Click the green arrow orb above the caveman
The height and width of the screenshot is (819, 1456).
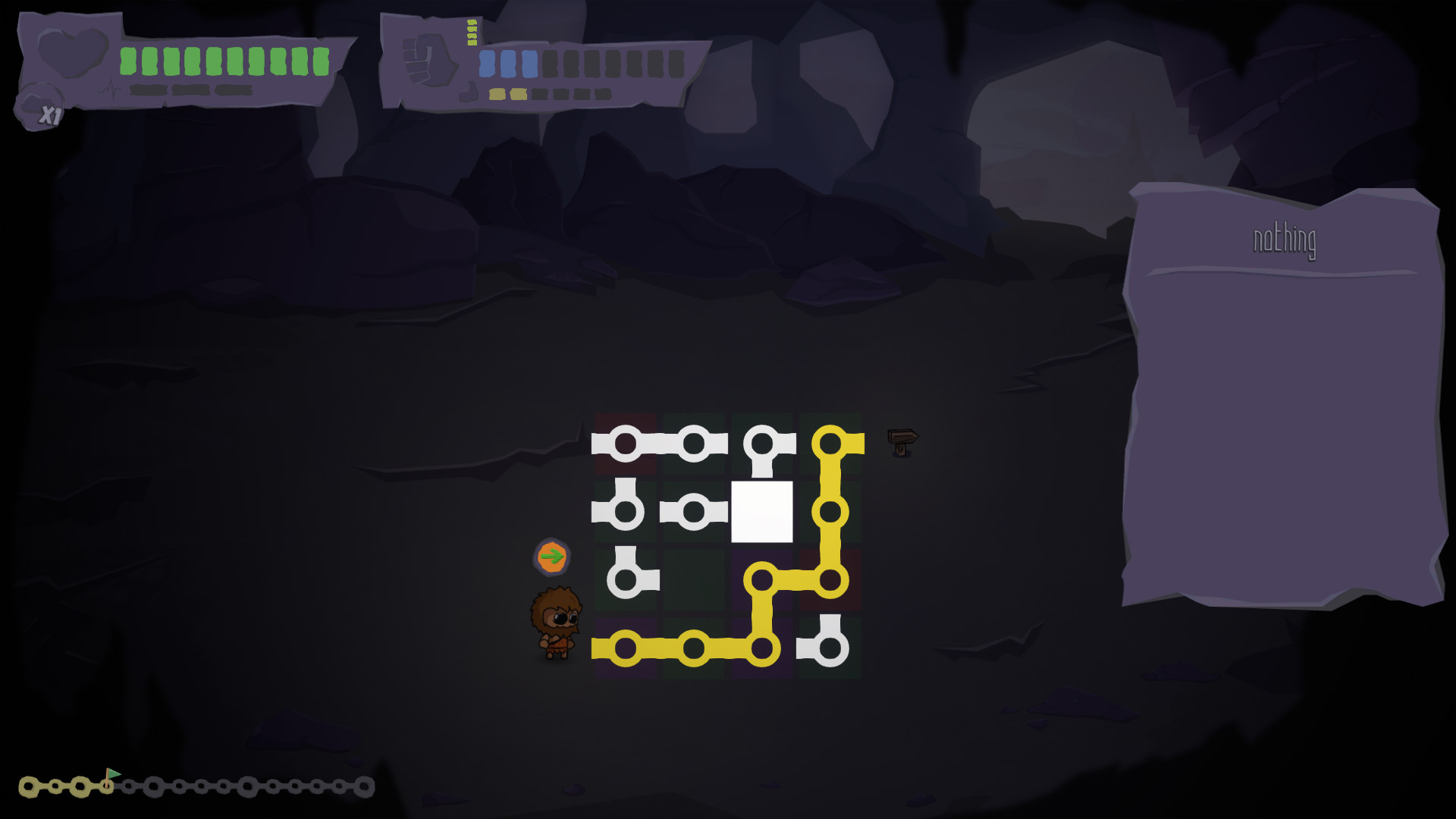pos(552,555)
